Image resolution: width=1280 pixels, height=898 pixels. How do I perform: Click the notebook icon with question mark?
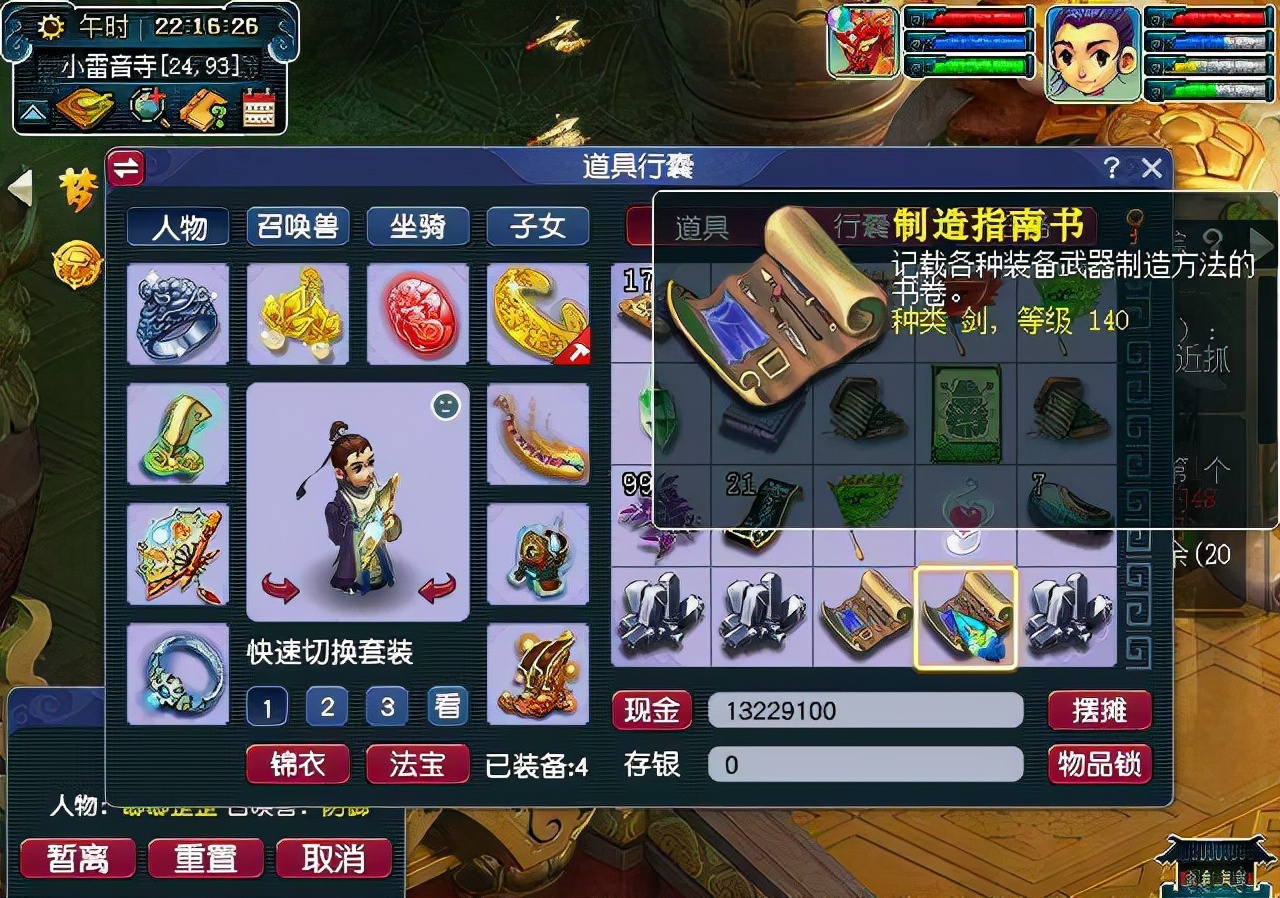tap(200, 108)
